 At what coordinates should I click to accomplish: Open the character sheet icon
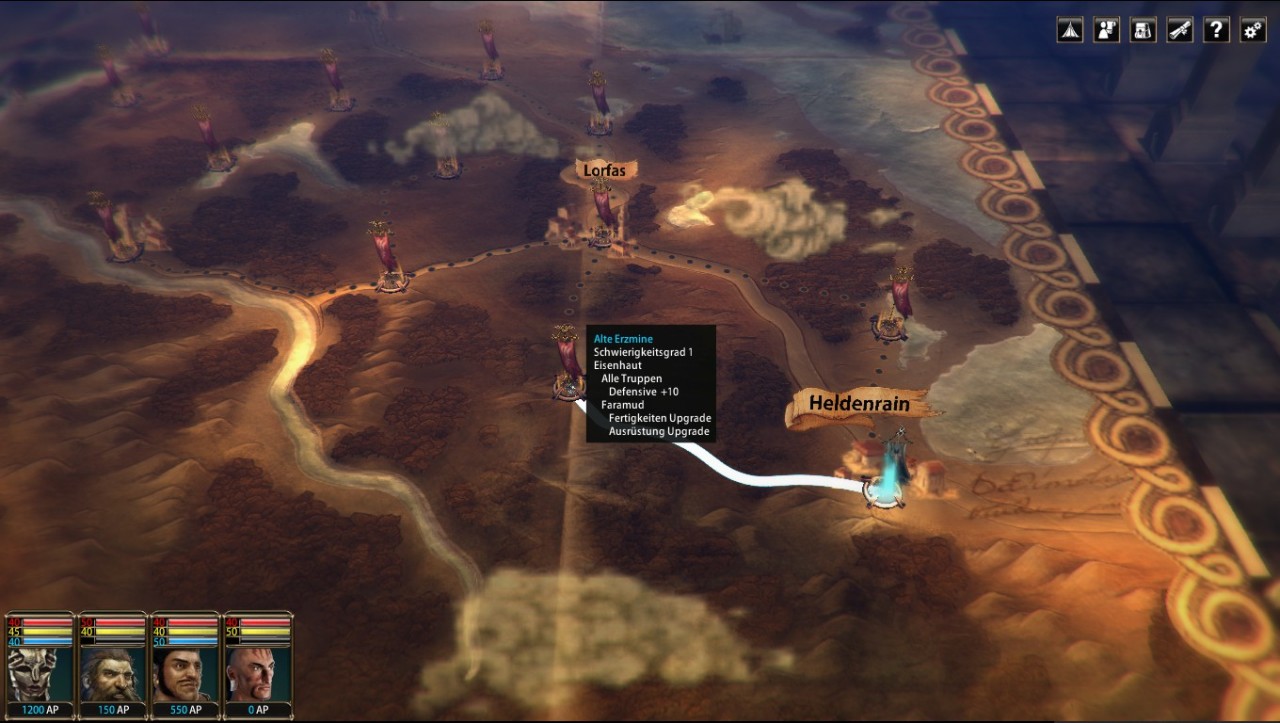(1106, 30)
